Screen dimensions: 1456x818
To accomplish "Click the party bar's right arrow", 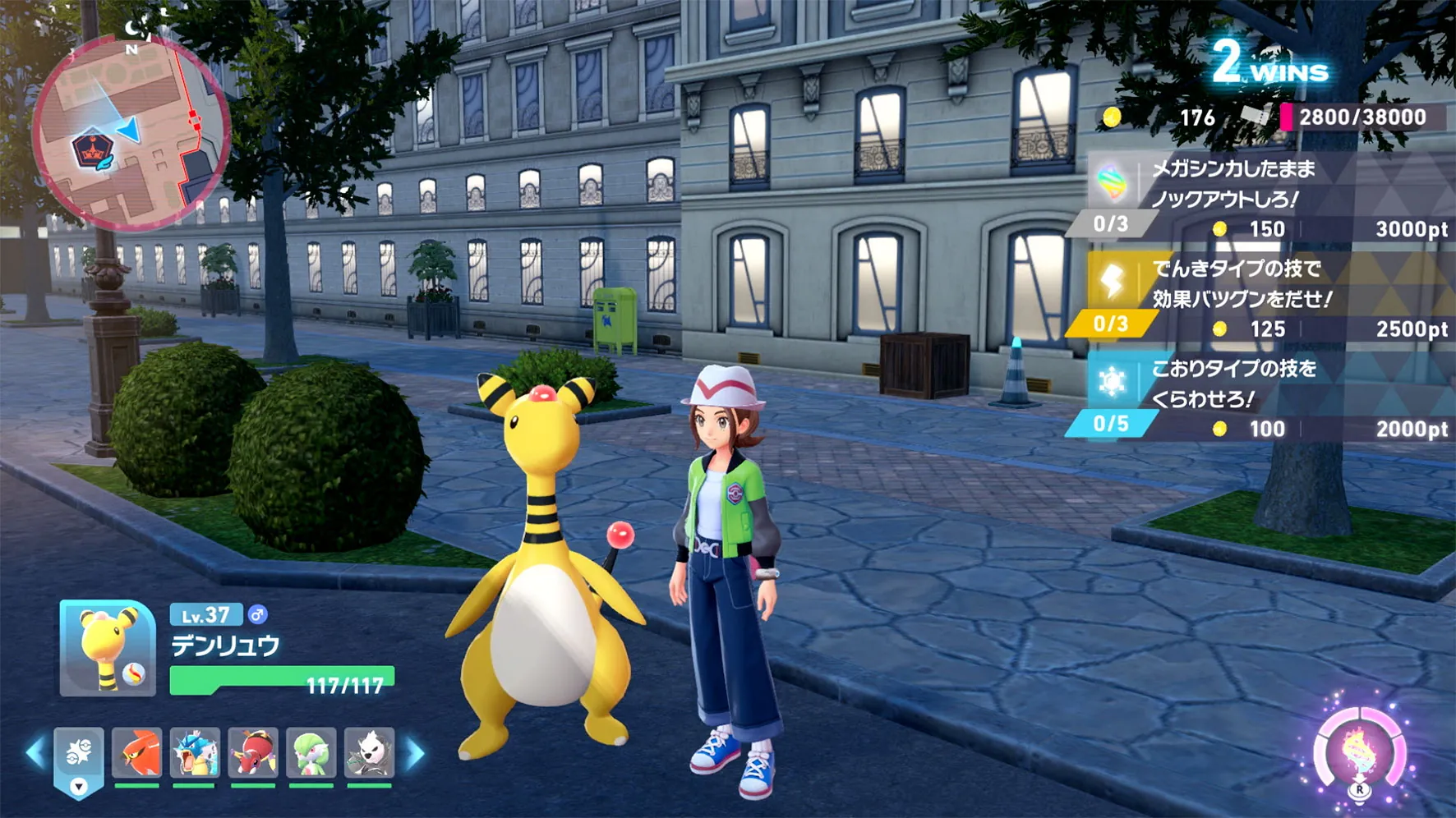I will [417, 753].
